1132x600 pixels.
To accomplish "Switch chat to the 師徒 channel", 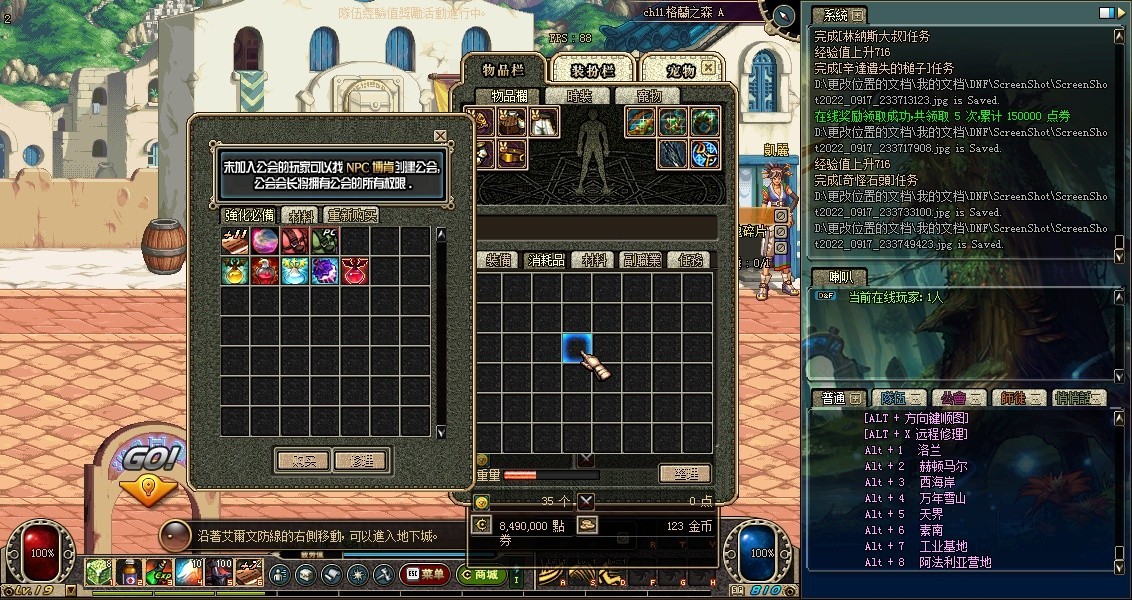I will coord(1016,399).
